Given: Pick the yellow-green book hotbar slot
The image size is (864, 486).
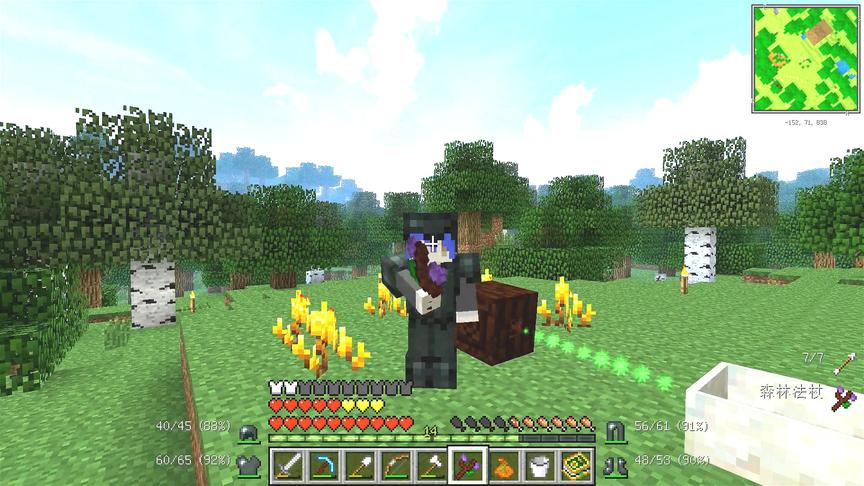Looking at the screenshot, I should (x=574, y=465).
